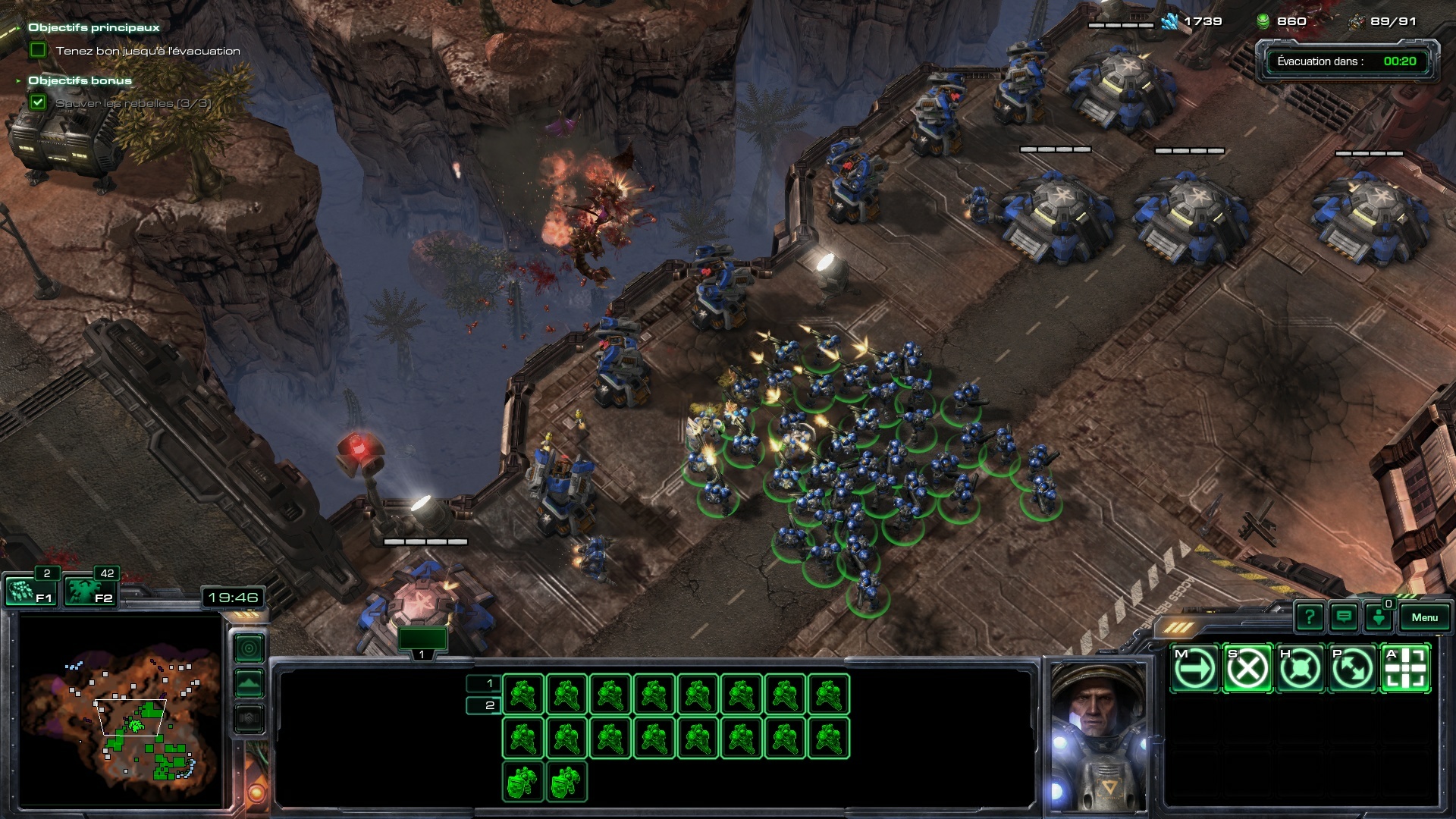Open the chat message log button
Viewport: 1456px width, 819px height.
point(1344,617)
